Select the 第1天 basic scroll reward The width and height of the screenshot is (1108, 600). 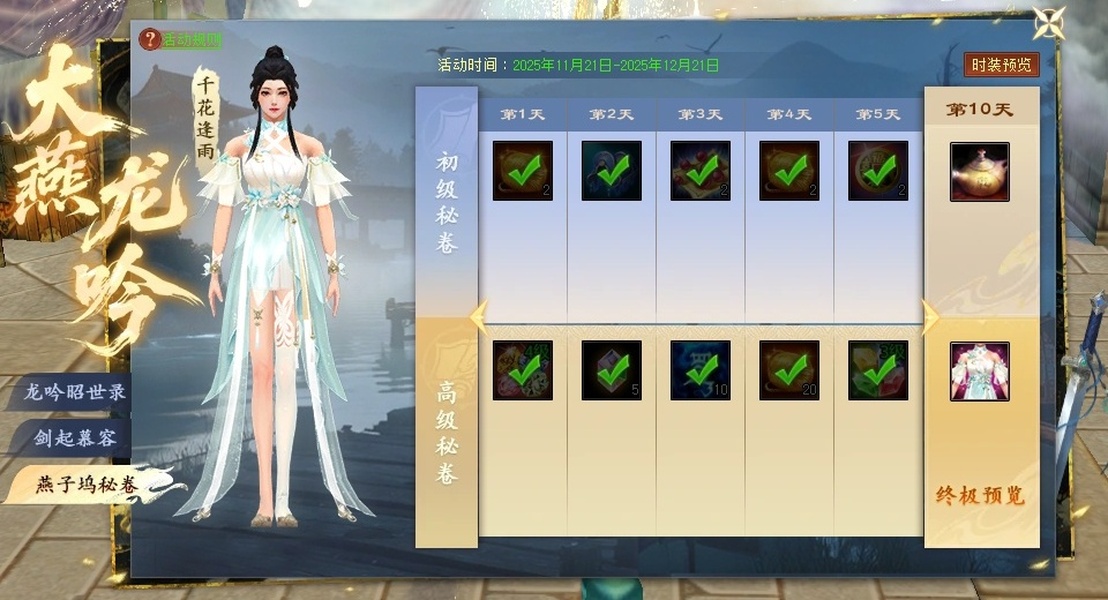click(x=522, y=171)
